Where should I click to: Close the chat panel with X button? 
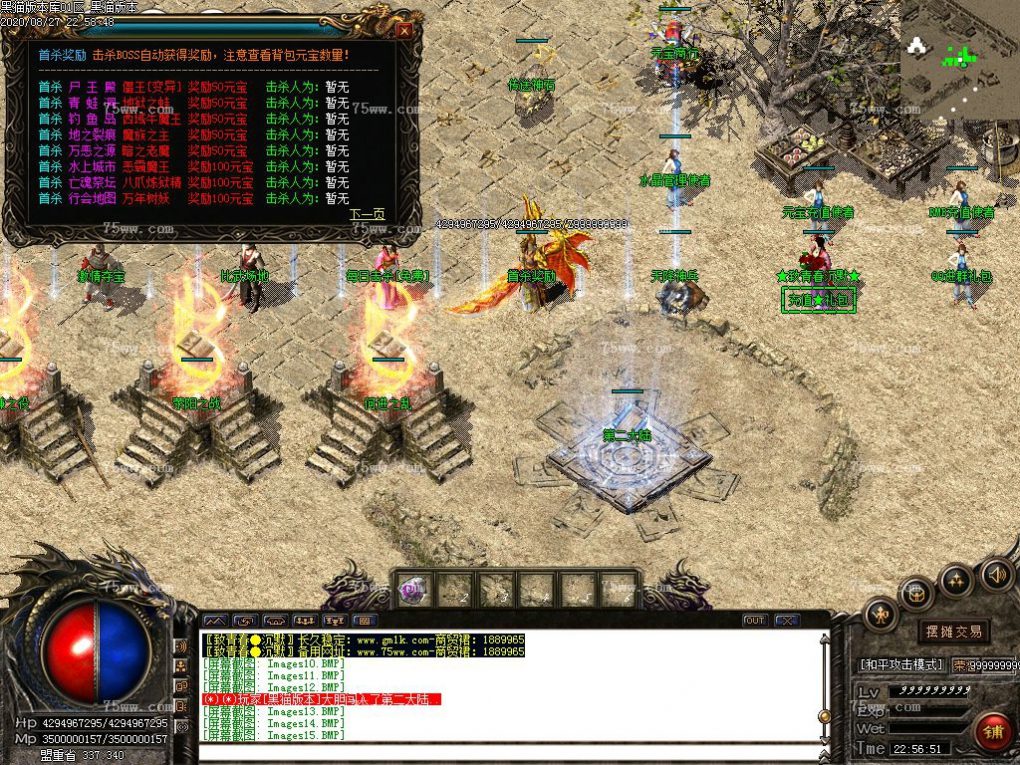pos(786,621)
